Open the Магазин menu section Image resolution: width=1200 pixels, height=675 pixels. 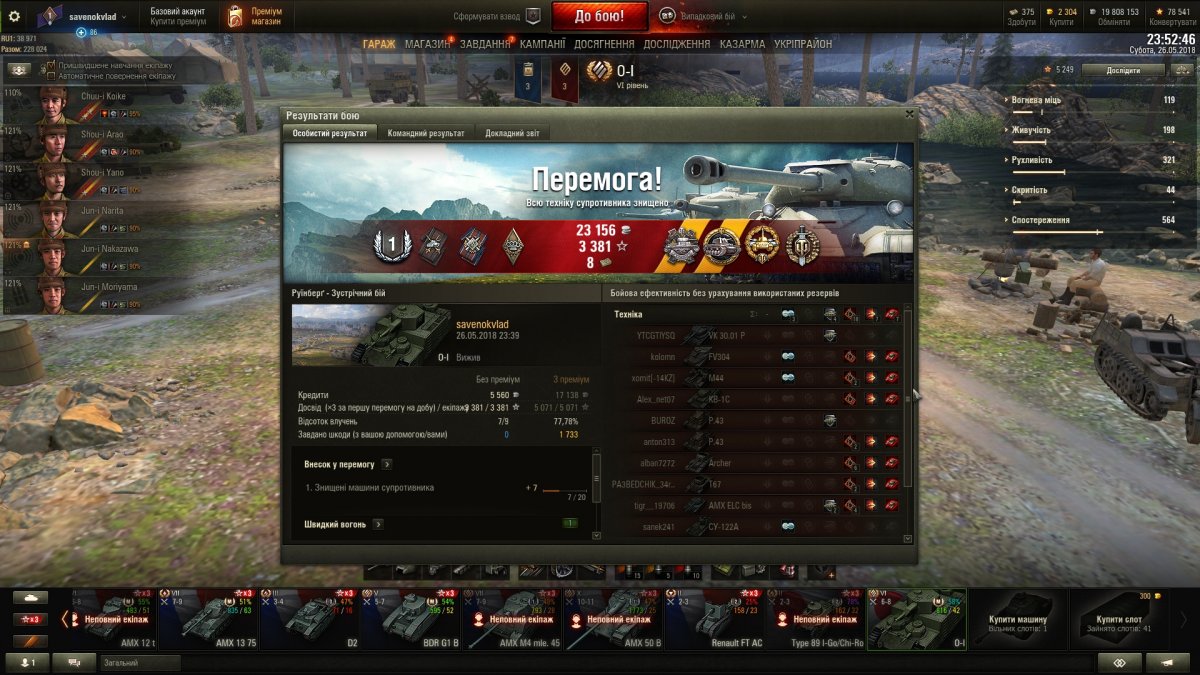coord(427,44)
